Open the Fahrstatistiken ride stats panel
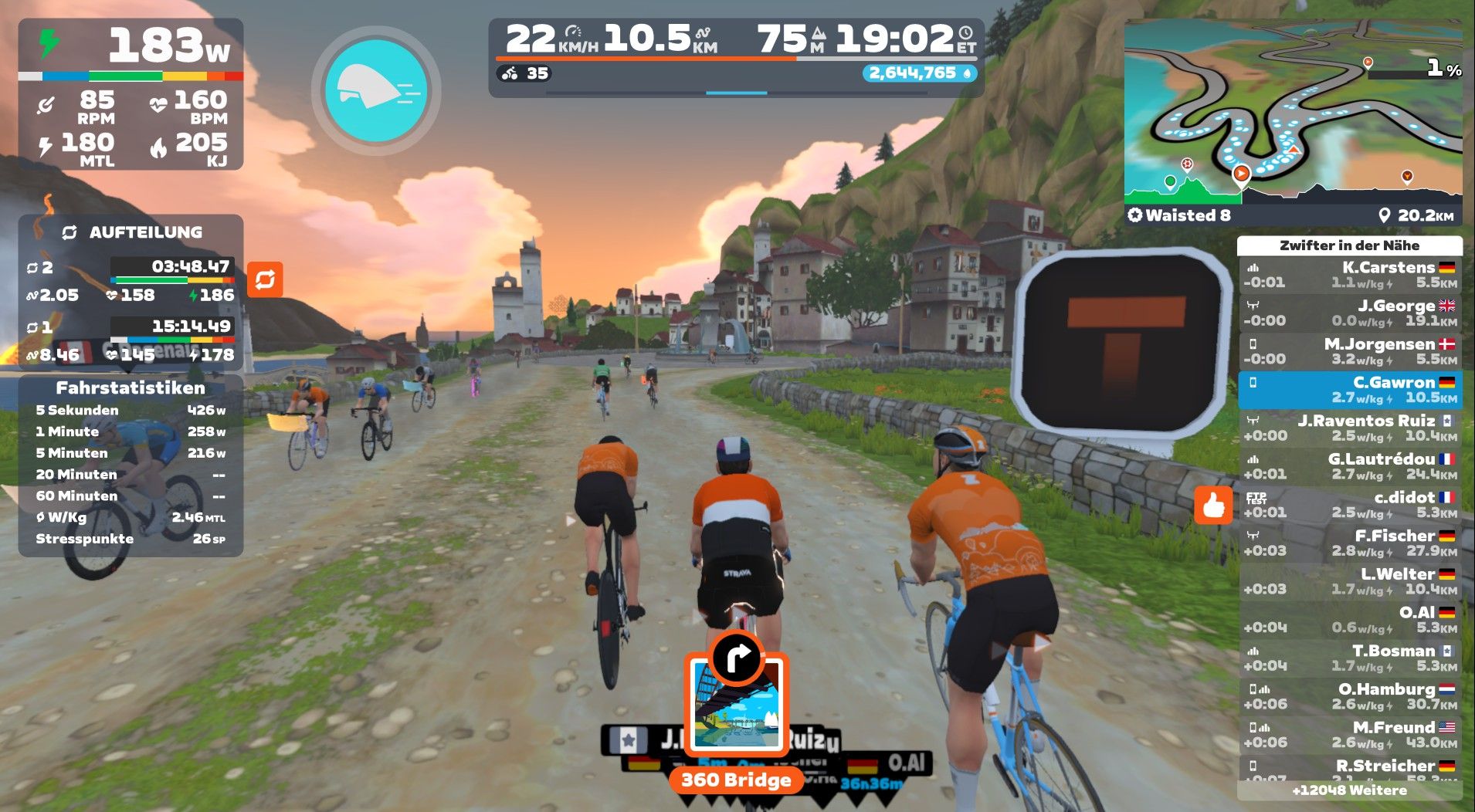Screen dimensions: 1475x812 pos(131,387)
